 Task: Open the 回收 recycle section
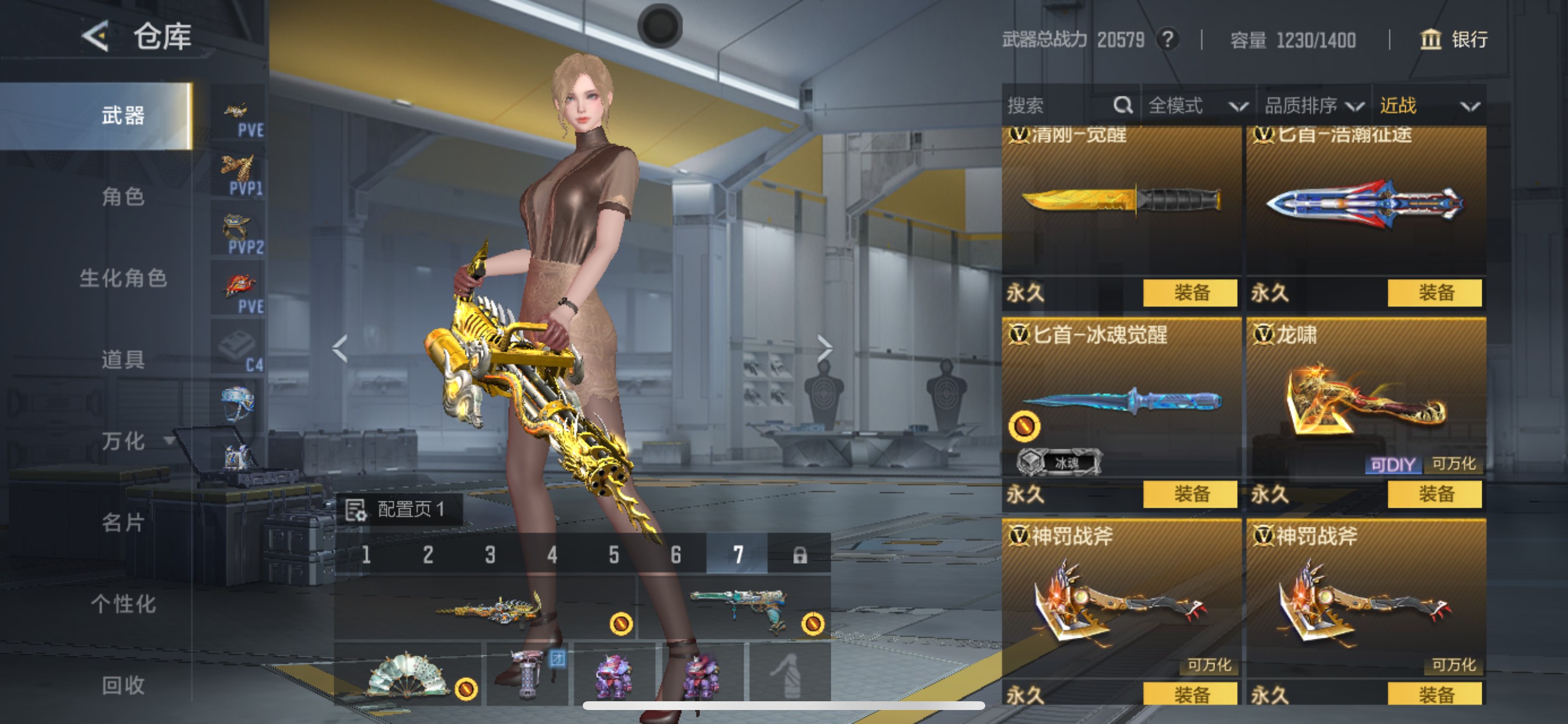point(123,686)
